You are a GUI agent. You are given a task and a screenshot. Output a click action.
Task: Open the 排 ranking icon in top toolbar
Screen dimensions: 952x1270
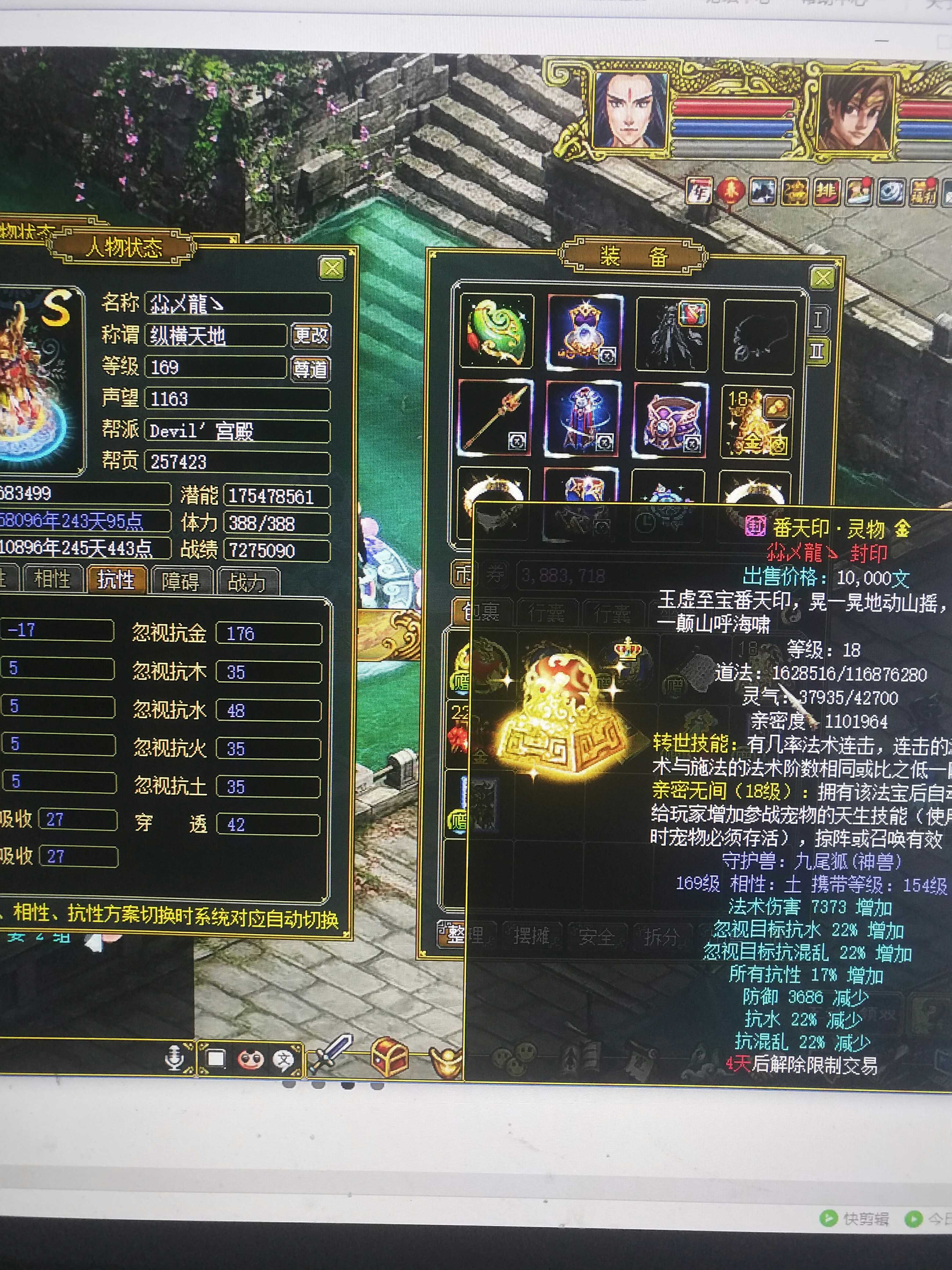pyautogui.click(x=826, y=192)
